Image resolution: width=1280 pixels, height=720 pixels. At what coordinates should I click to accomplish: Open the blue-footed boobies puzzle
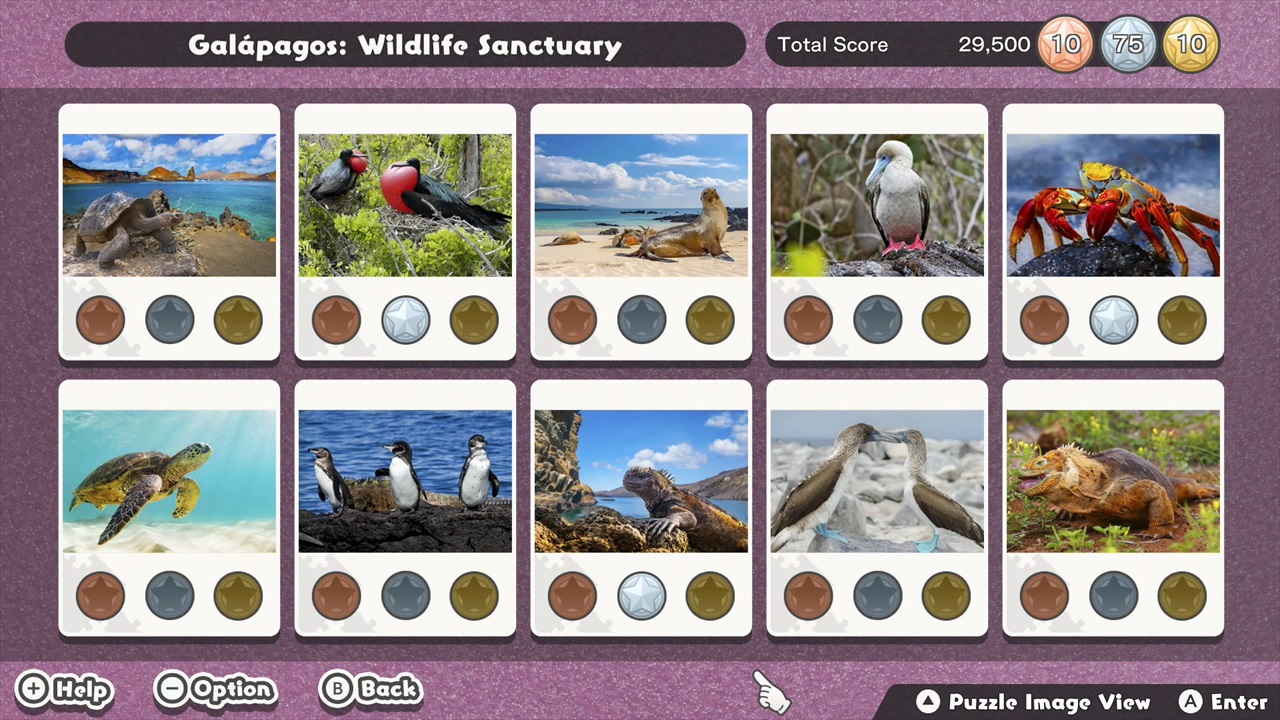coord(877,479)
